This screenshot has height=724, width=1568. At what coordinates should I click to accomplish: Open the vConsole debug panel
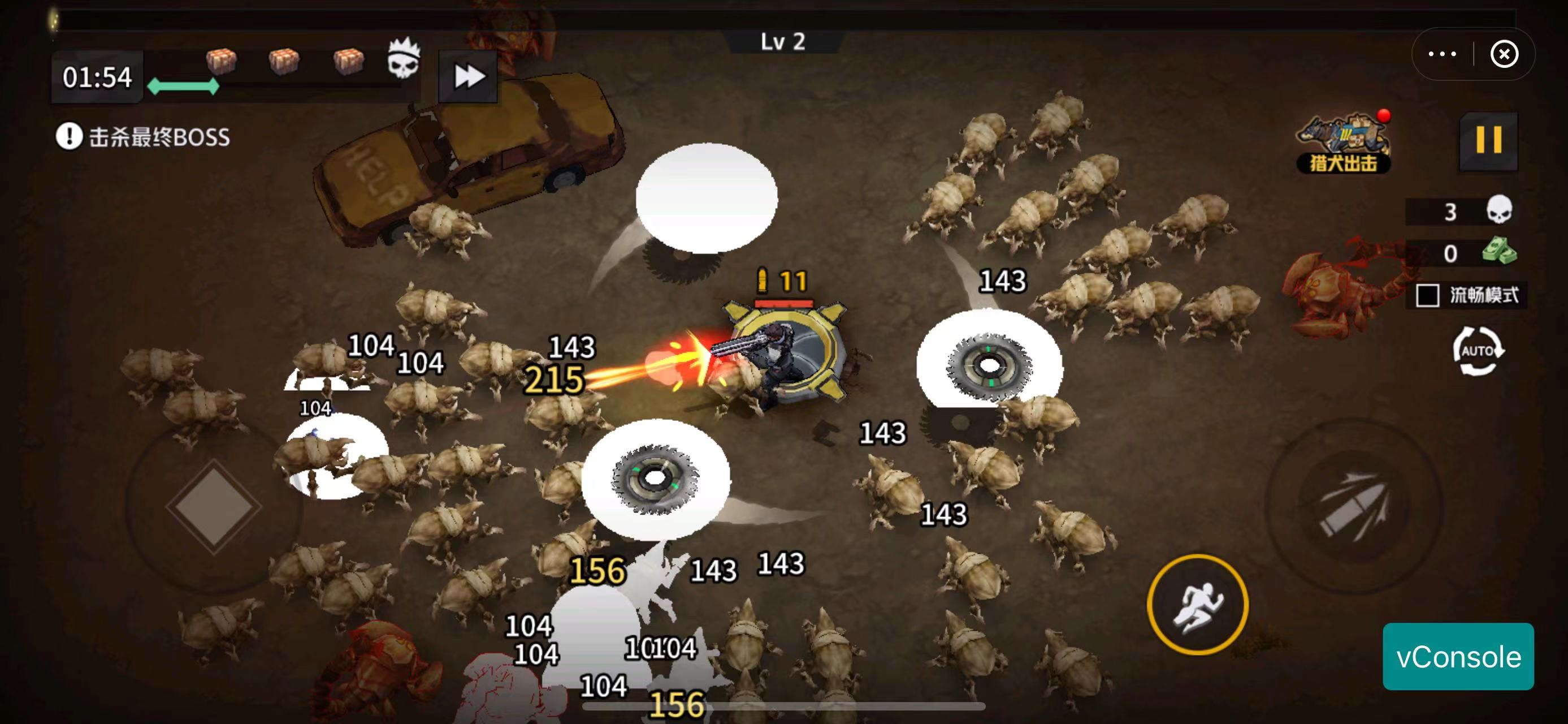pyautogui.click(x=1458, y=657)
